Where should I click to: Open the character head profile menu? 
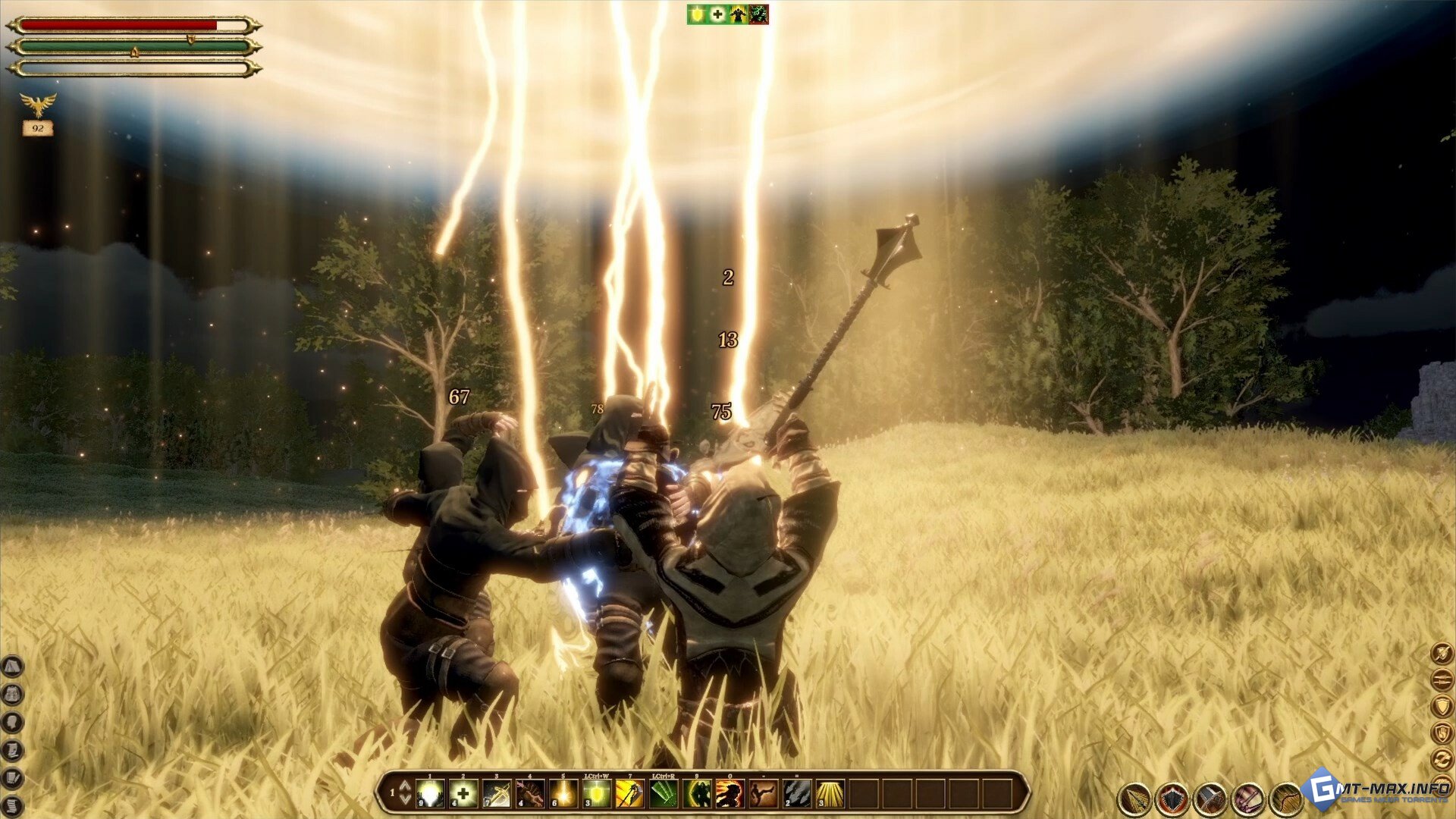pos(13,722)
